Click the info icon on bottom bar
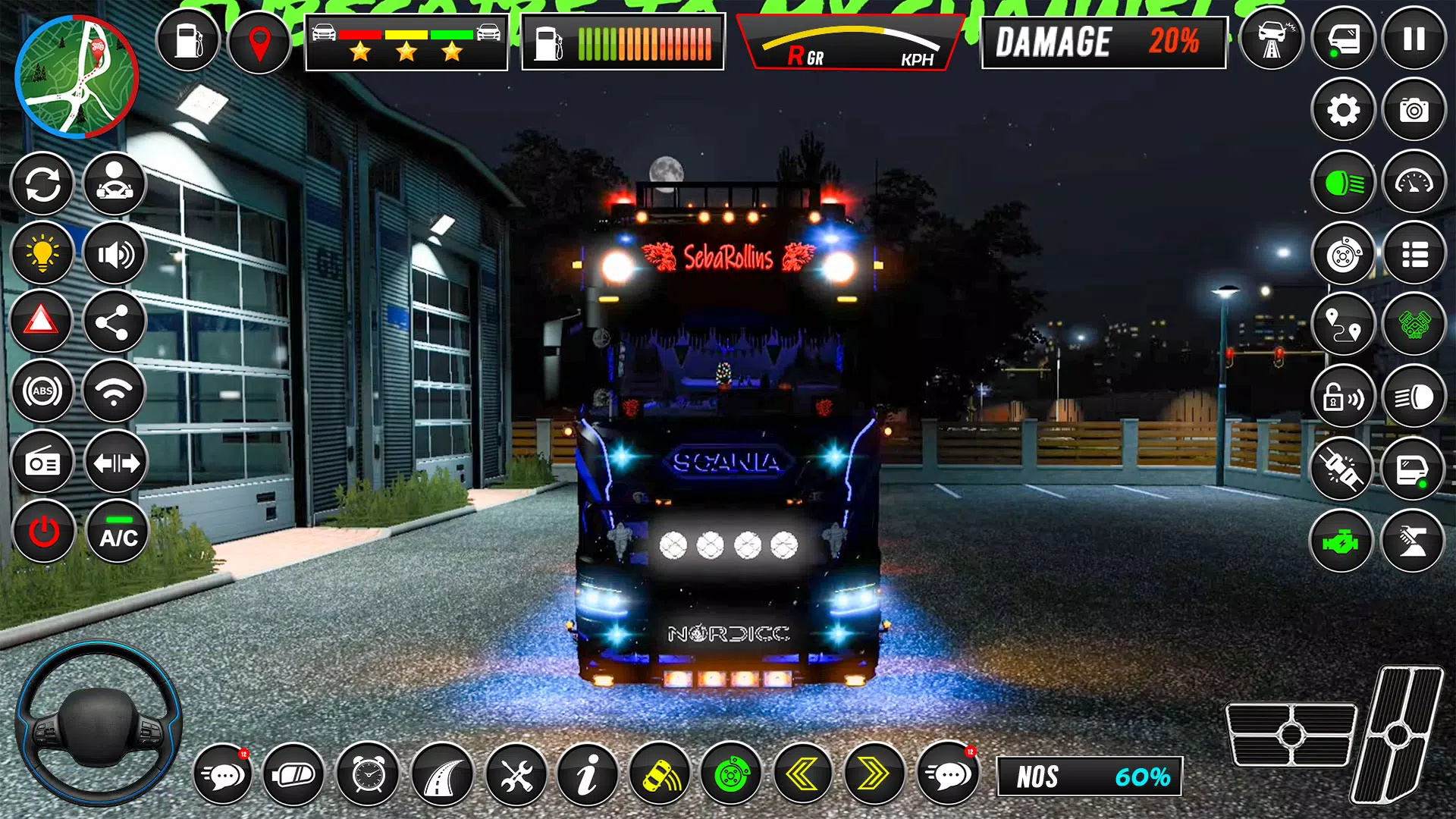Image resolution: width=1456 pixels, height=819 pixels. tap(588, 775)
